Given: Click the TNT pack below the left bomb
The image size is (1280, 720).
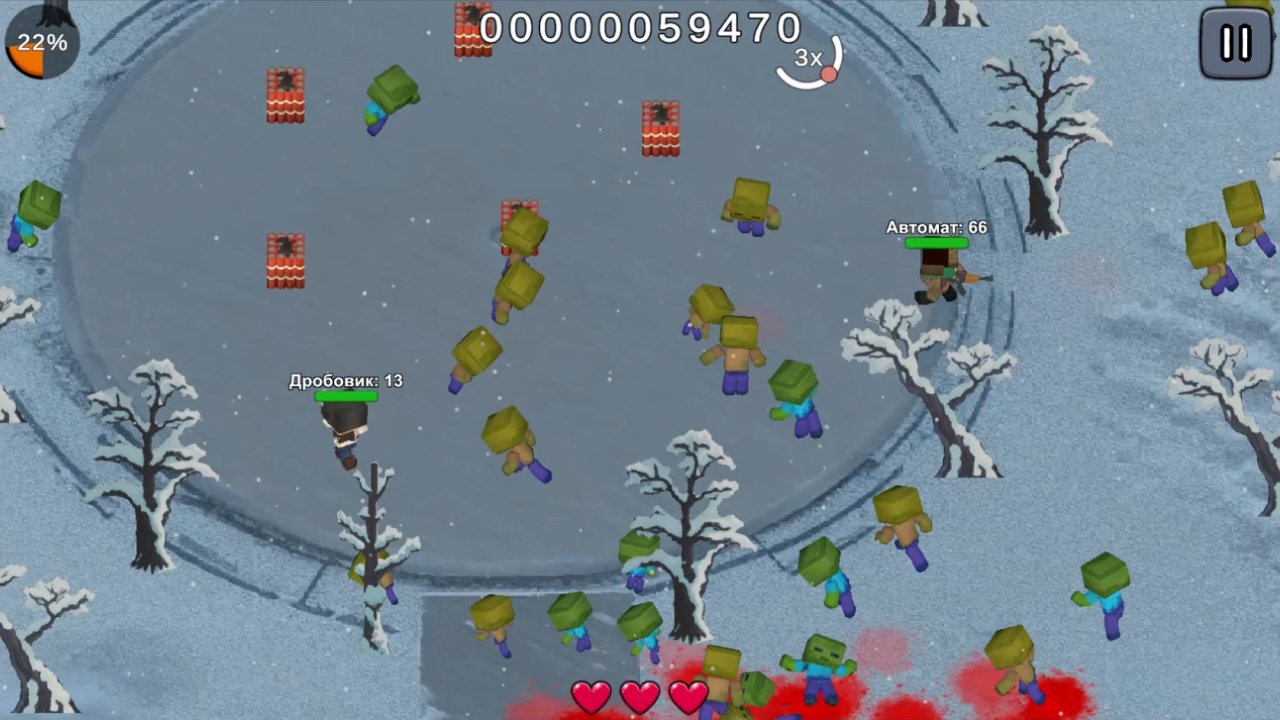Looking at the screenshot, I should click(x=285, y=262).
